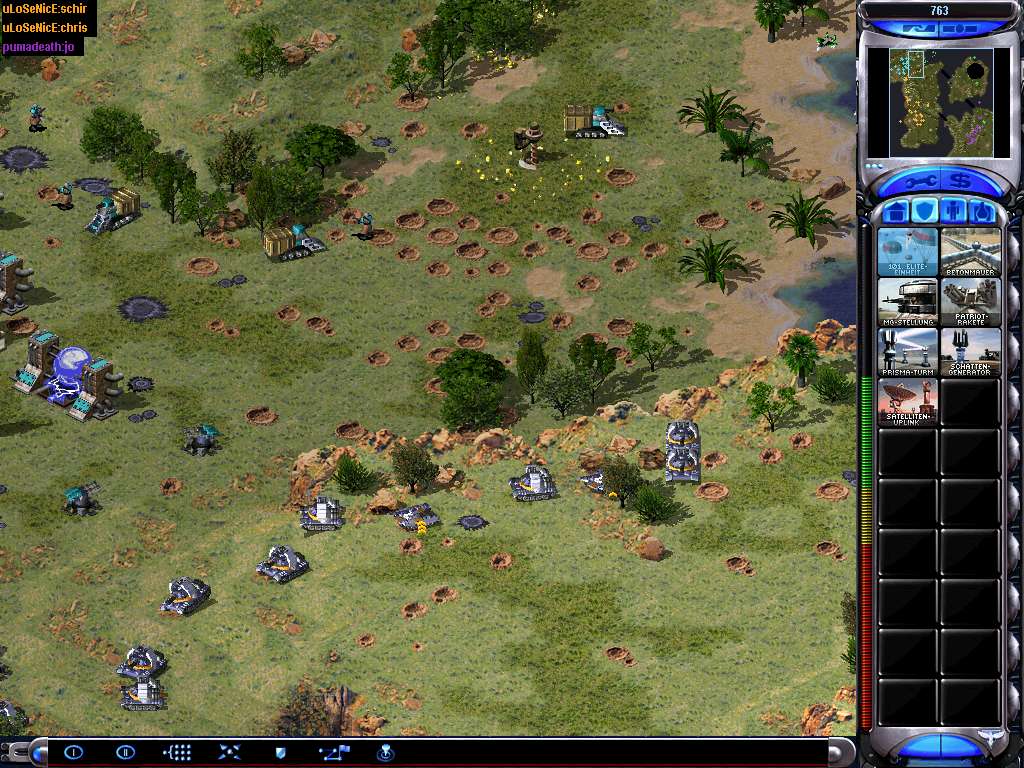Build a Betonmauer wall section
1024x768 pixels.
click(970, 252)
